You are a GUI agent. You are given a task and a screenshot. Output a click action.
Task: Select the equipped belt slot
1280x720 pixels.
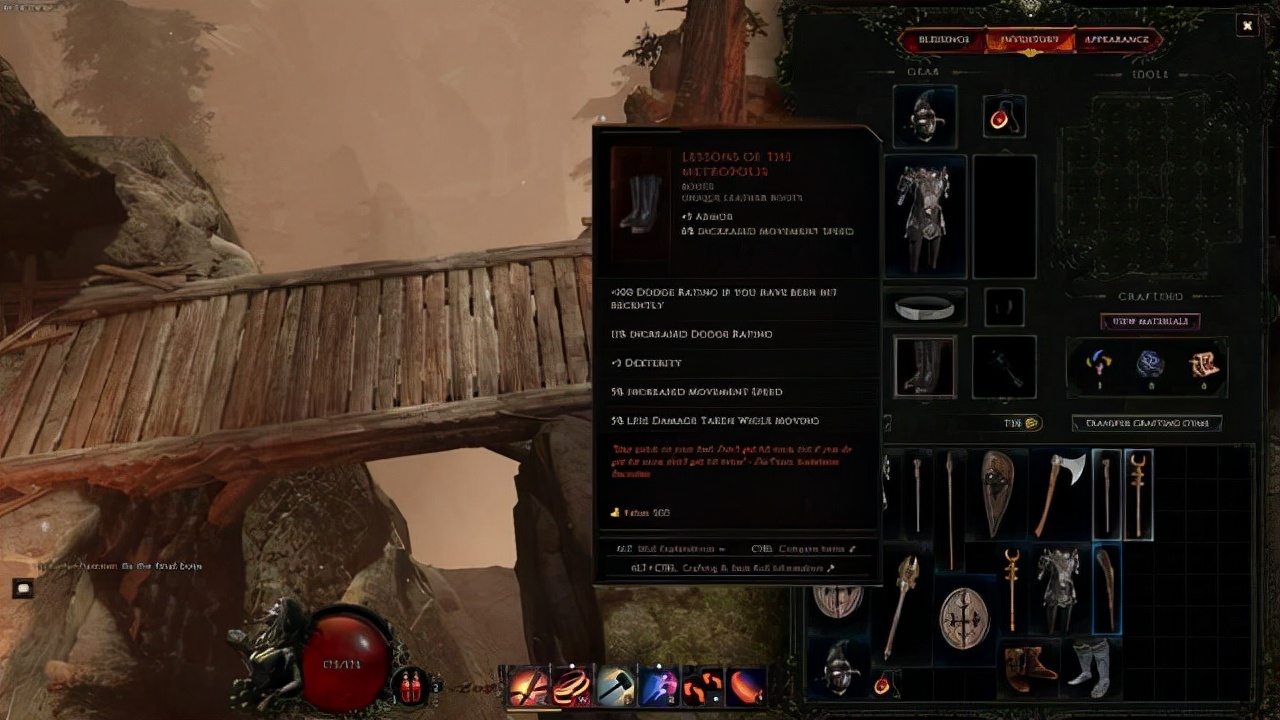click(925, 307)
